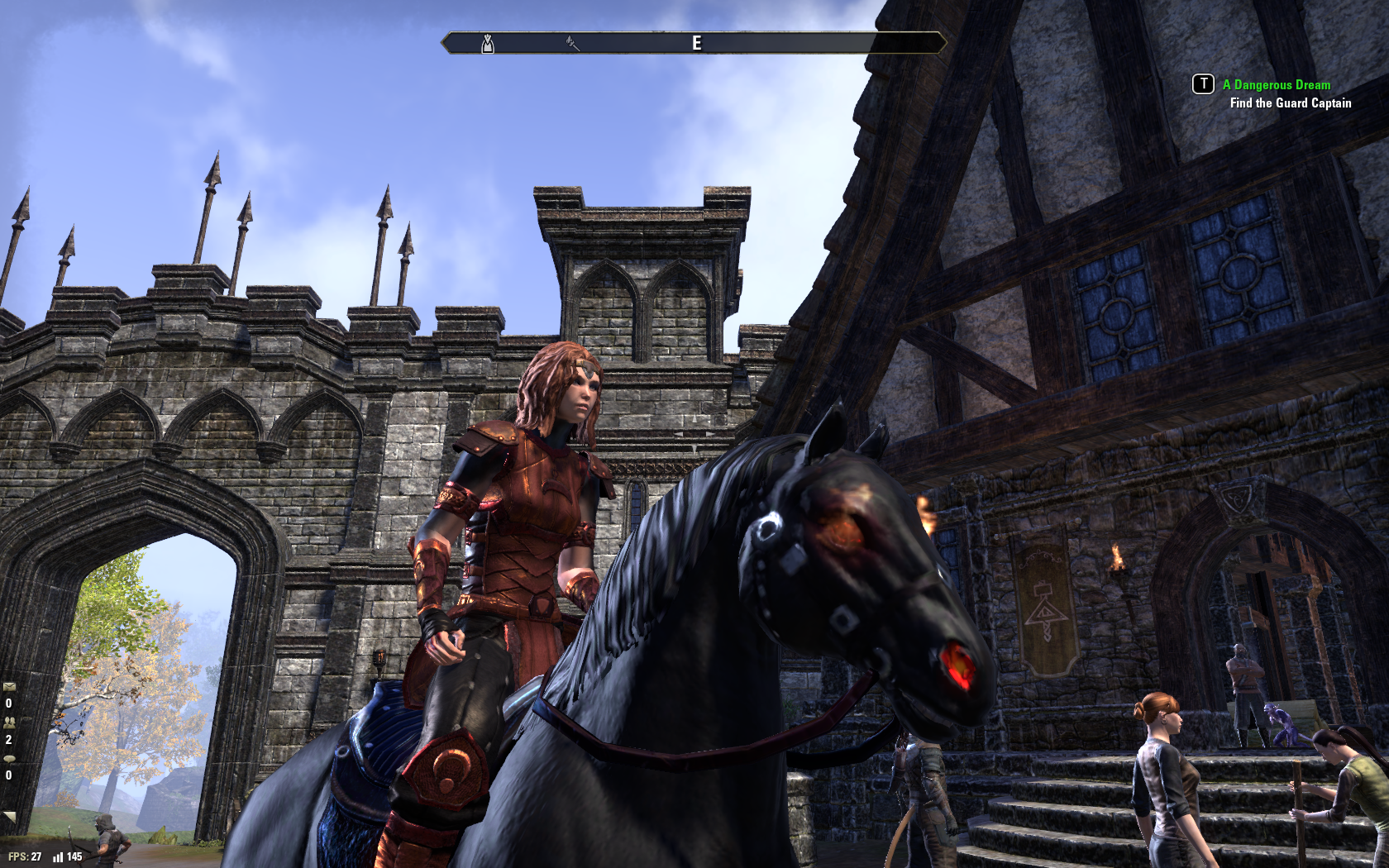This screenshot has width=1389, height=868.
Task: Click the torch marker on the compass
Action: tap(572, 42)
